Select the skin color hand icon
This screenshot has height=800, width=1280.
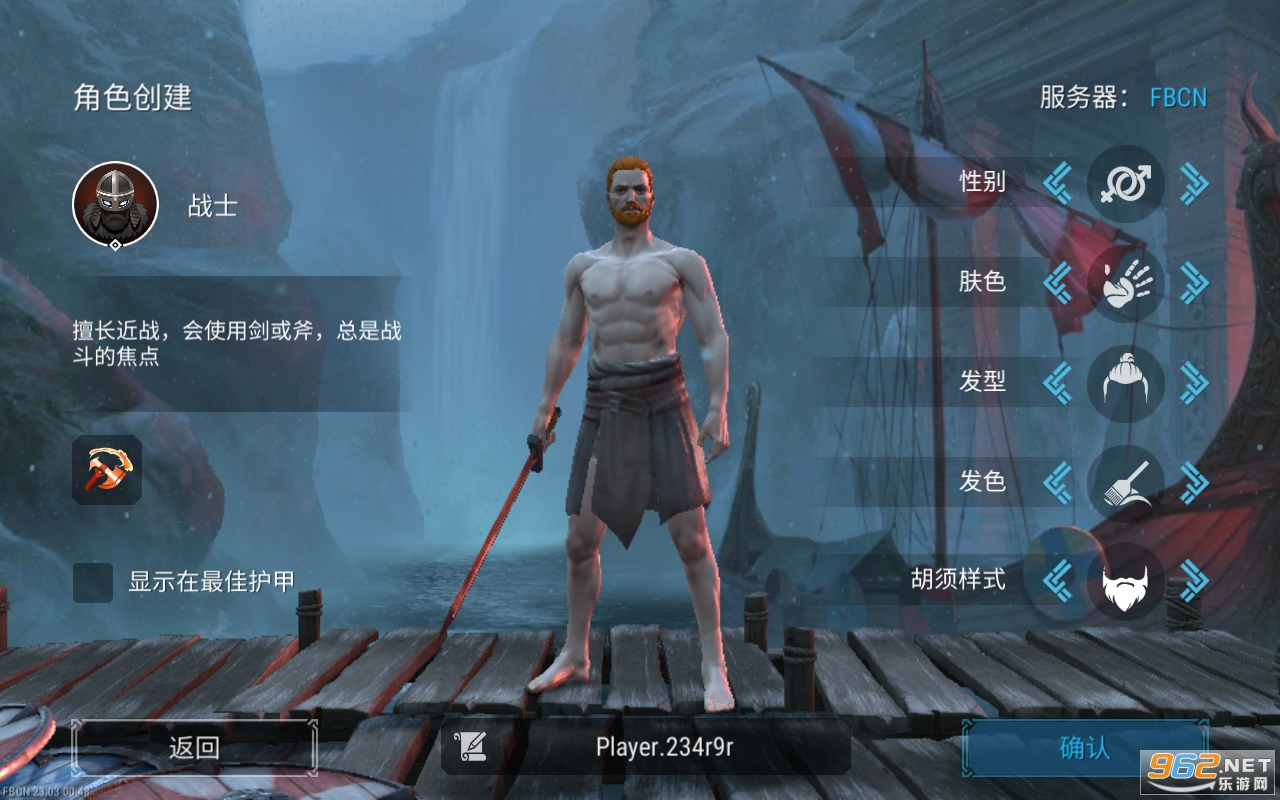[x=1125, y=283]
